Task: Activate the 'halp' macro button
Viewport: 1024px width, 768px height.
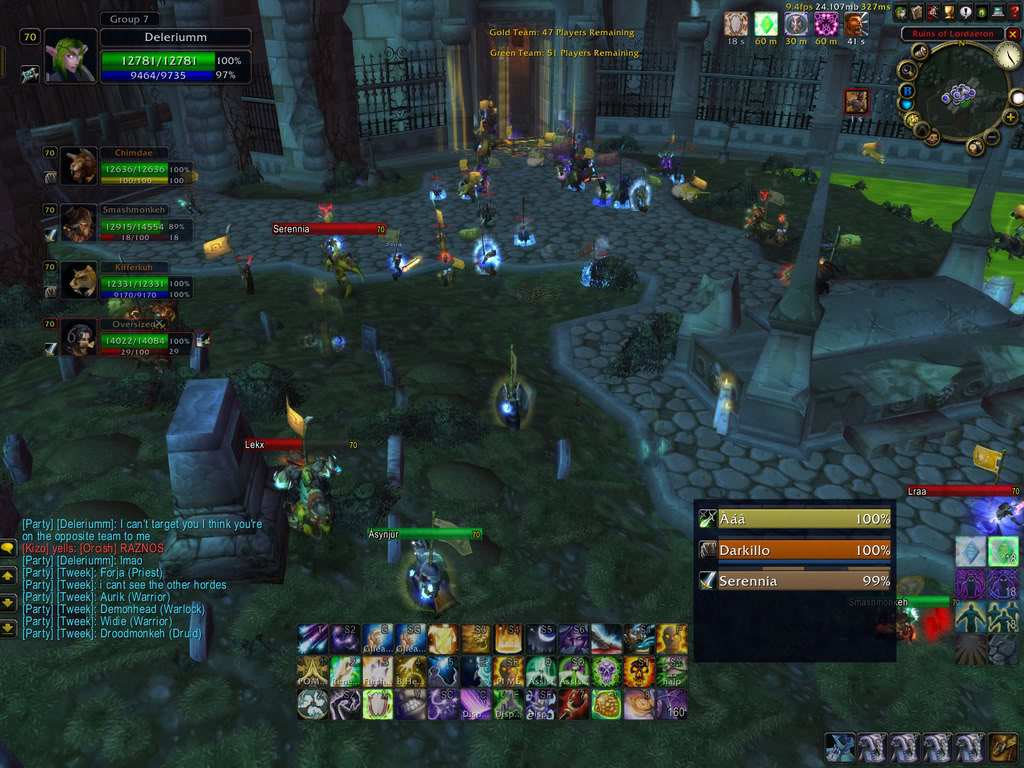Action: click(670, 671)
